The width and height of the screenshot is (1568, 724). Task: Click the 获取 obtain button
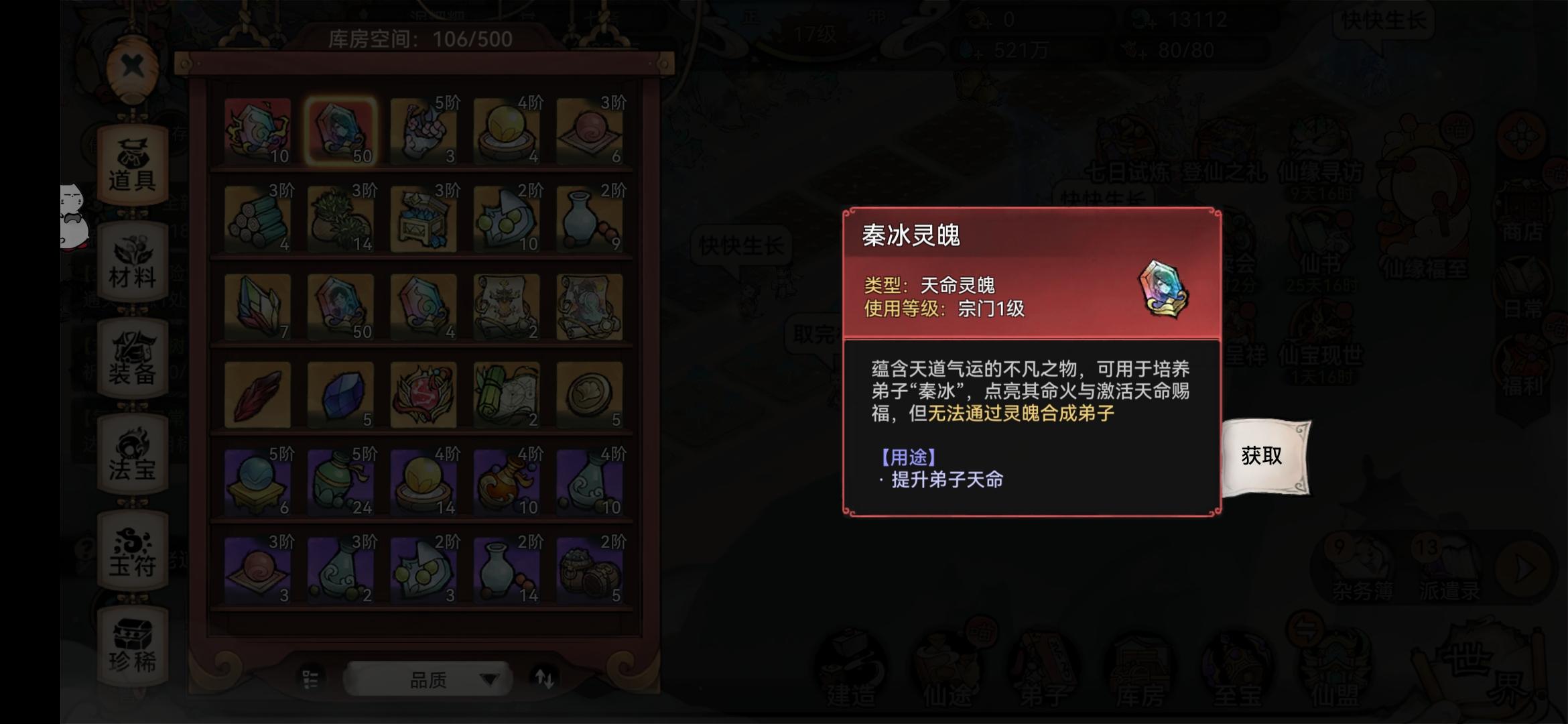pos(1261,456)
